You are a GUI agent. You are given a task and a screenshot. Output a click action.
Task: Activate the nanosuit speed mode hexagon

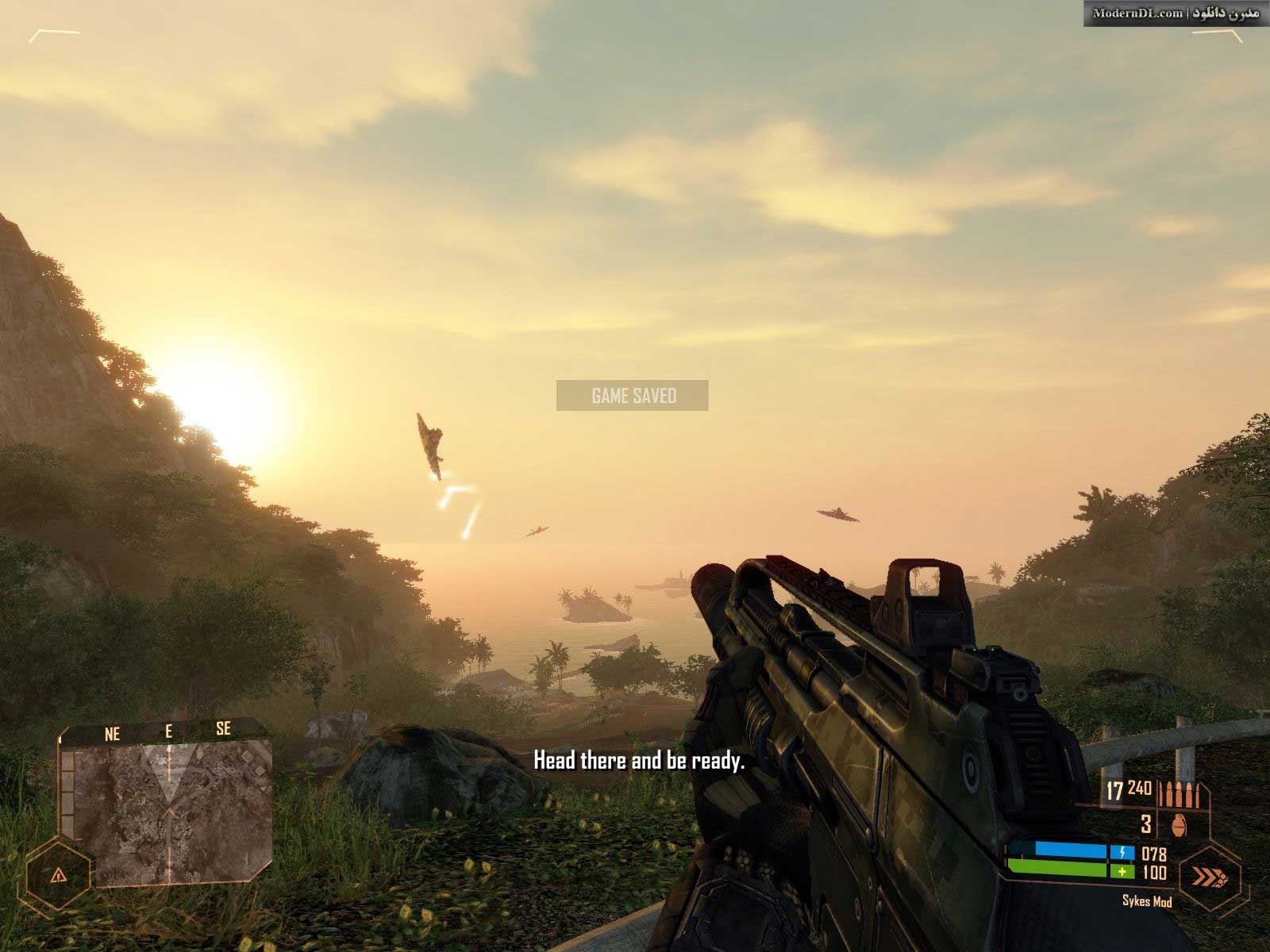[1209, 876]
